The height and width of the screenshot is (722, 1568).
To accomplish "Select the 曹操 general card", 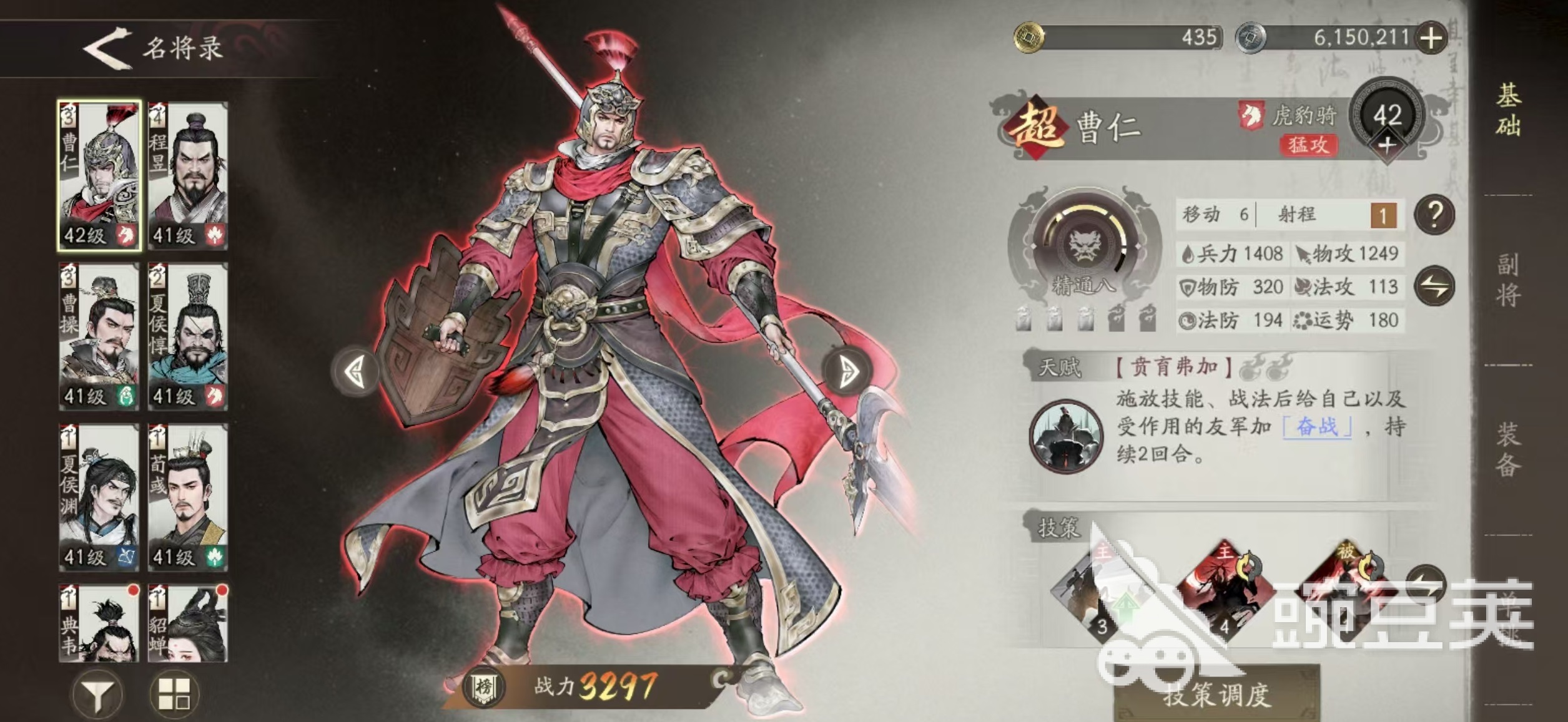I will [99, 336].
